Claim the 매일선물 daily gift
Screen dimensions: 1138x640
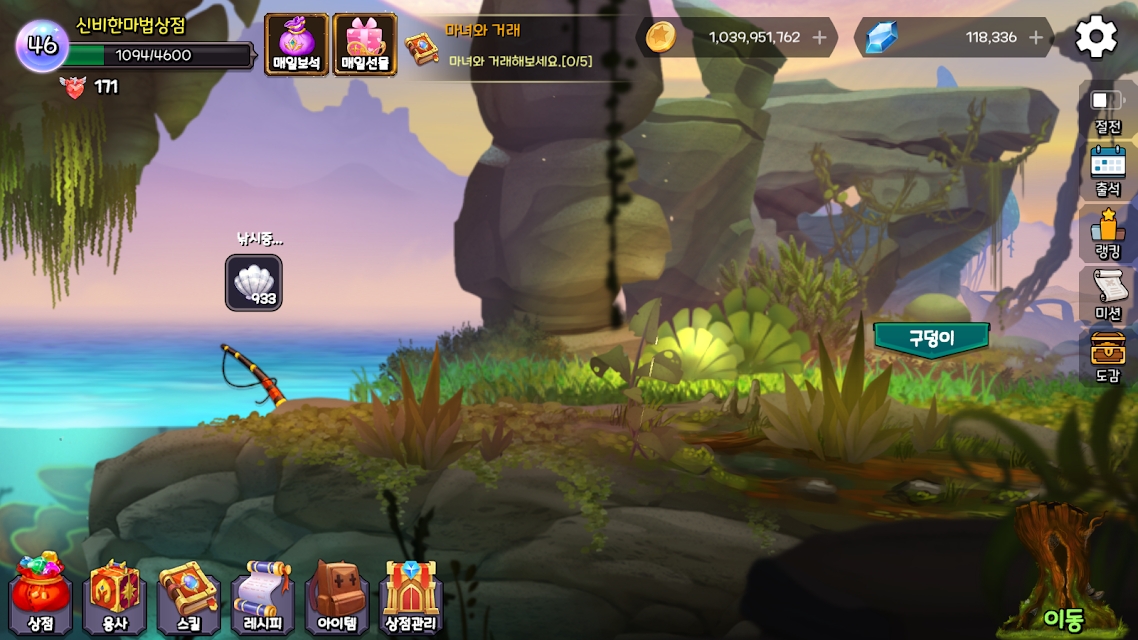[365, 45]
